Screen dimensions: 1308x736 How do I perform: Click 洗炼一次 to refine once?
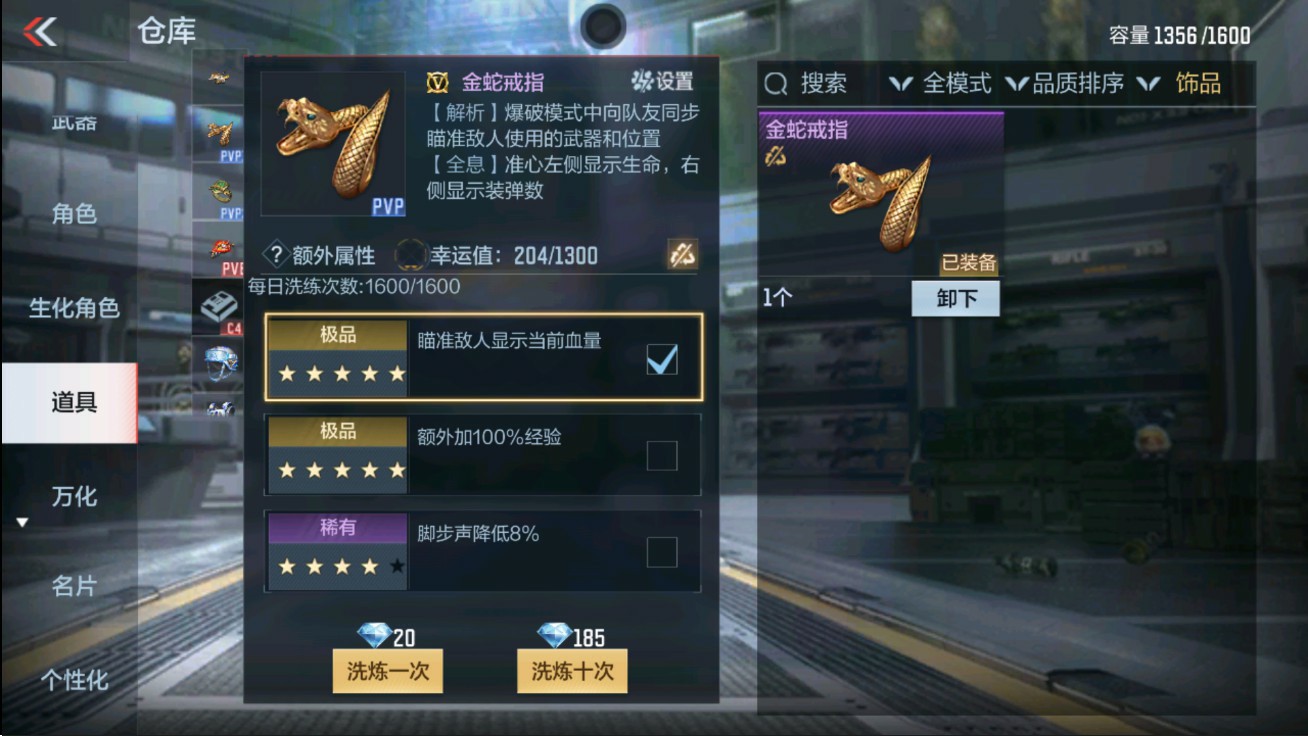(x=387, y=673)
